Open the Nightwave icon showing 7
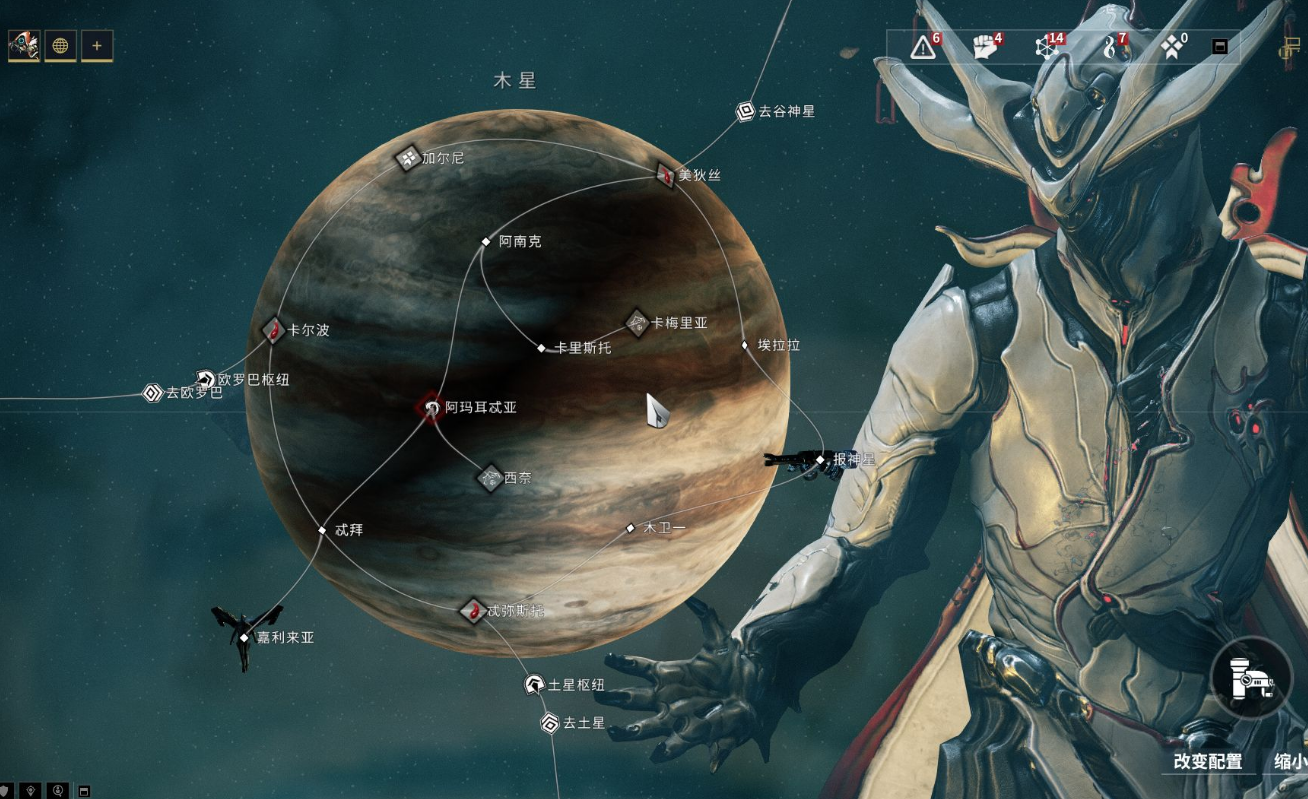Viewport: 1308px width, 799px height. tap(1110, 46)
